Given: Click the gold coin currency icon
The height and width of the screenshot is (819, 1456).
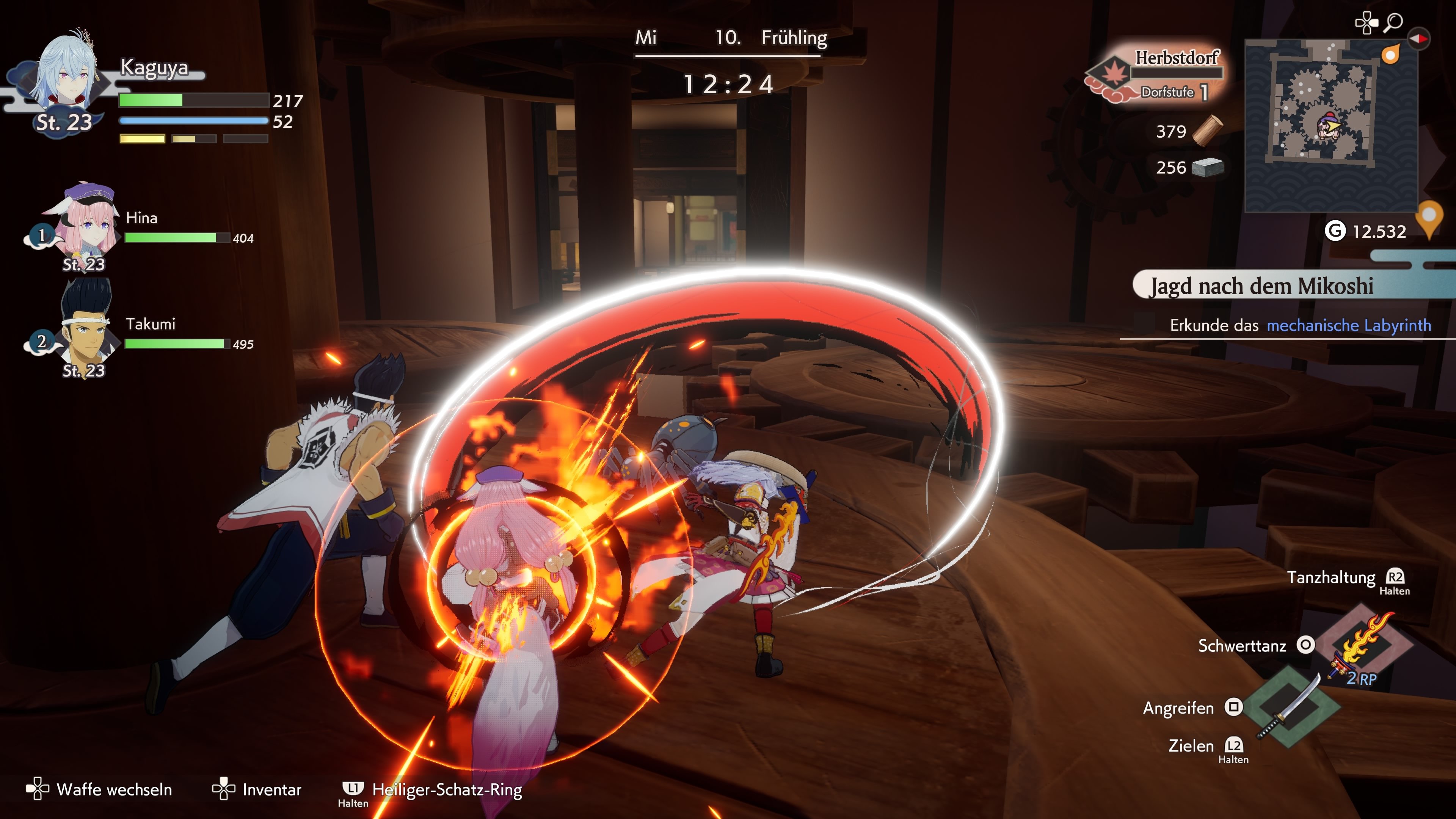Looking at the screenshot, I should 1335,231.
